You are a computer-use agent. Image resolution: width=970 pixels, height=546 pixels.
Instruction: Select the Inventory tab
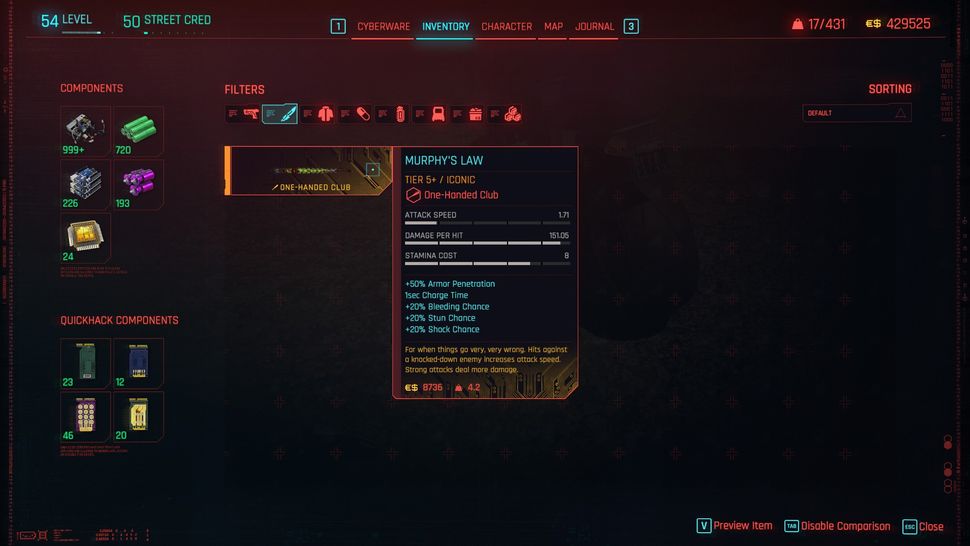point(445,26)
